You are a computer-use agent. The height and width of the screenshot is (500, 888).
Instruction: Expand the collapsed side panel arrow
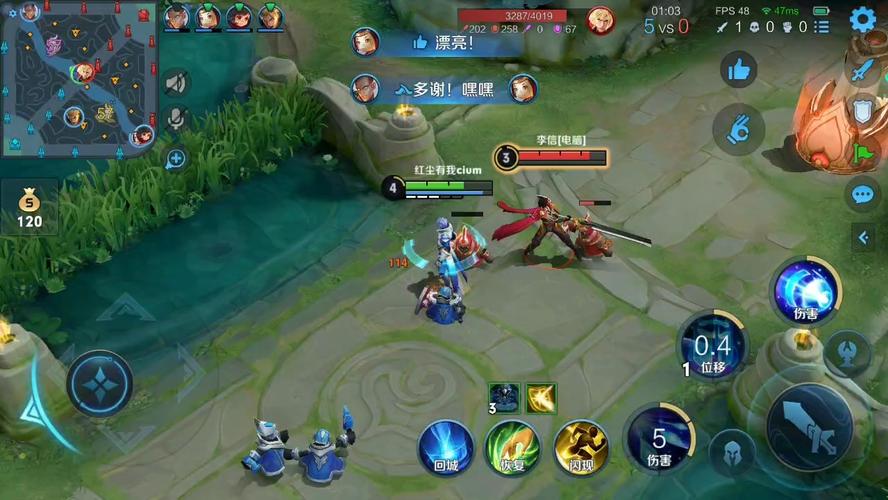tap(864, 237)
